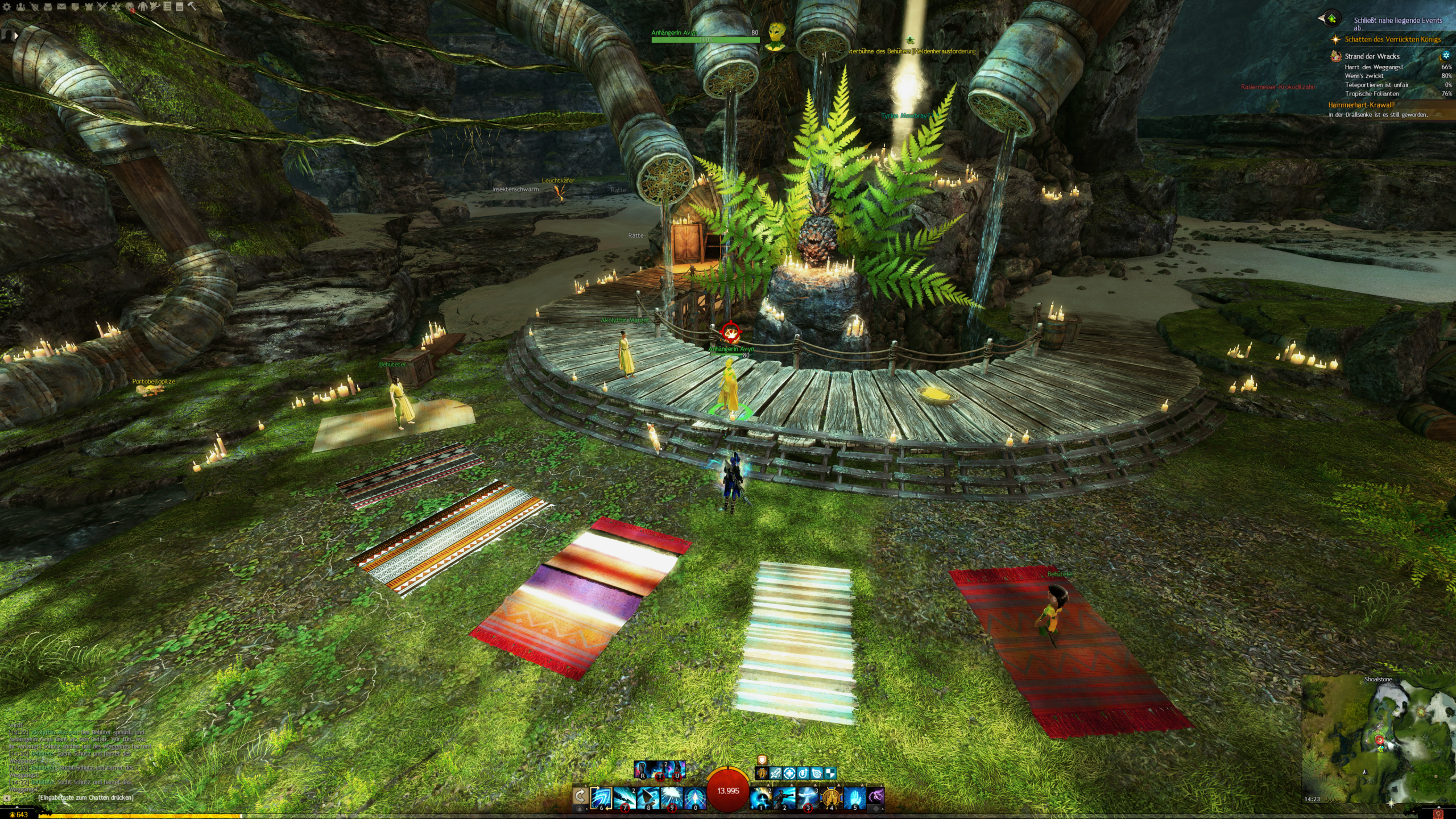Open the contacts and friends icon
Image resolution: width=1456 pixels, height=819 pixels.
(20, 7)
